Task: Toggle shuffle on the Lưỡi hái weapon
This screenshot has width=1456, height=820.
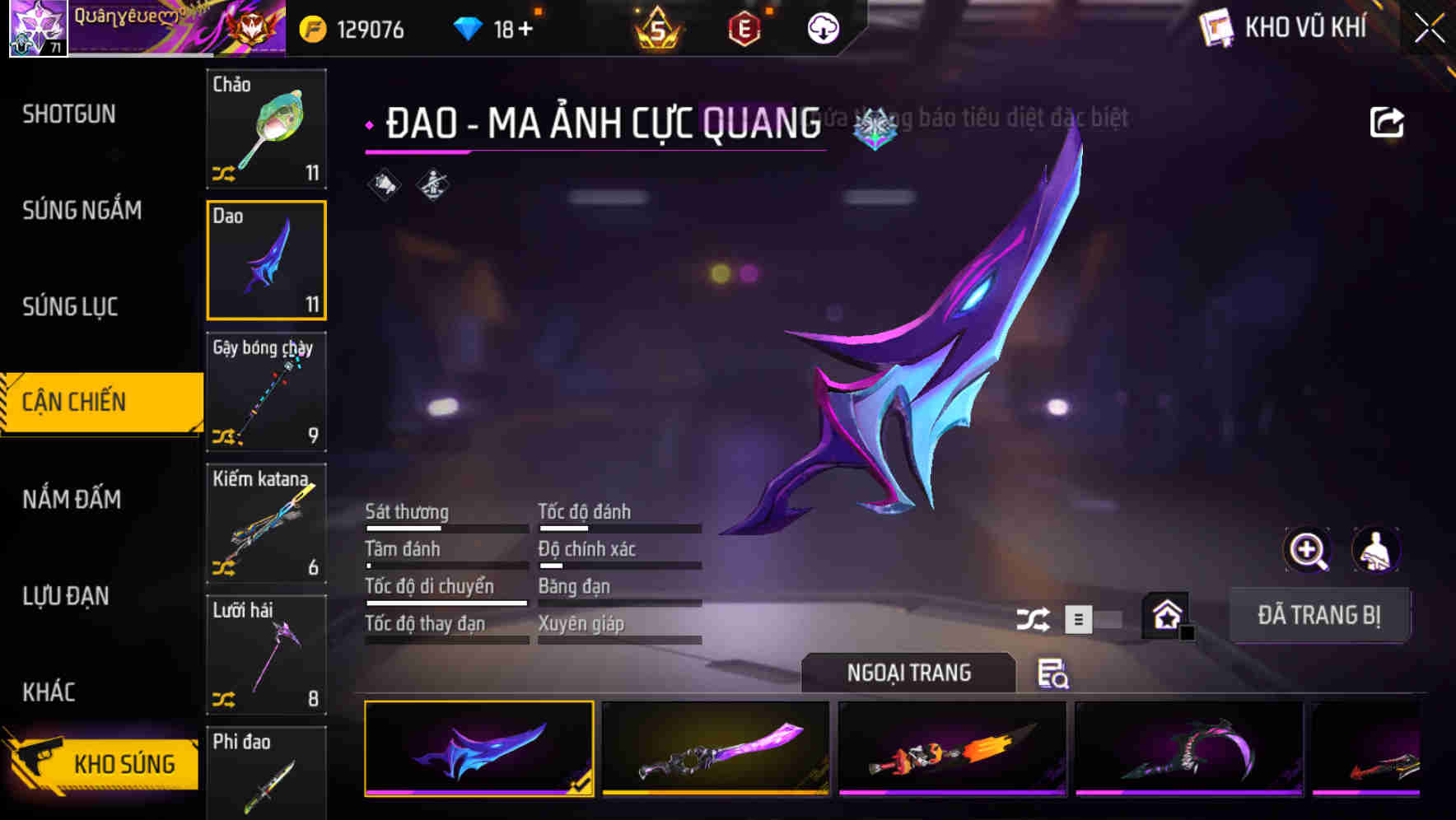Action: point(225,698)
